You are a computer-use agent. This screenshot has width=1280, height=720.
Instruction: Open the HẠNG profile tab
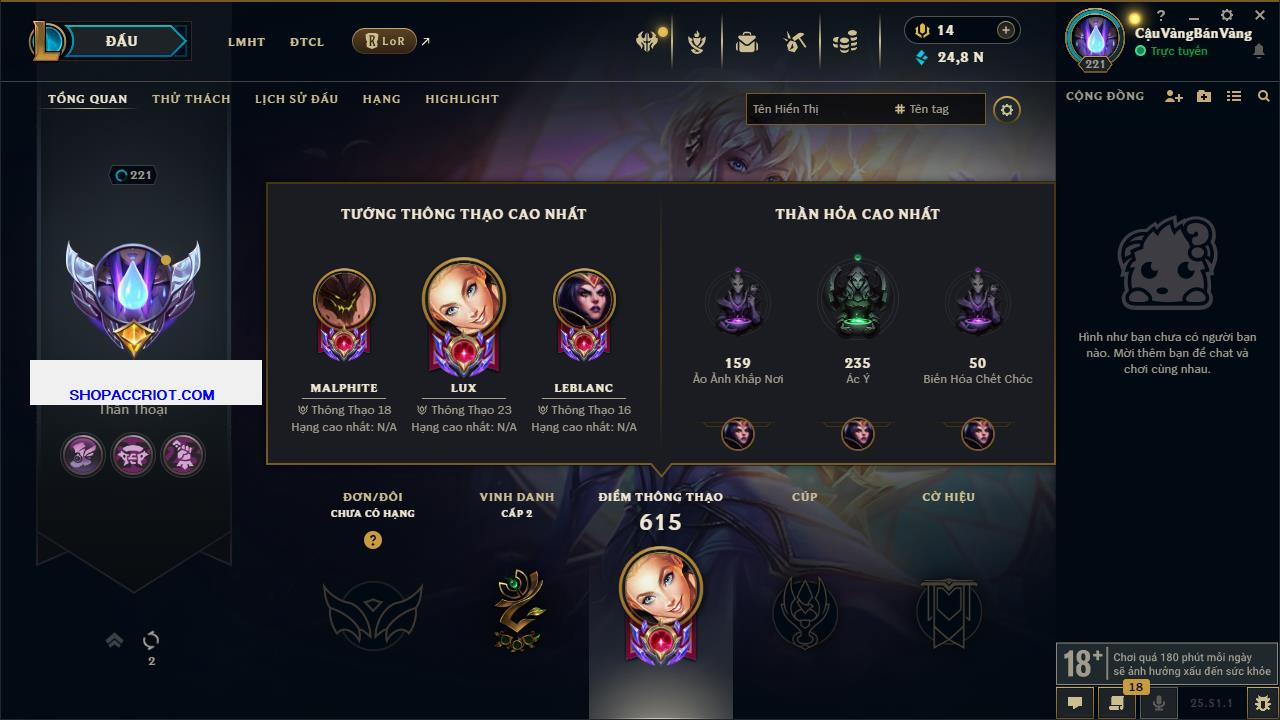click(381, 99)
